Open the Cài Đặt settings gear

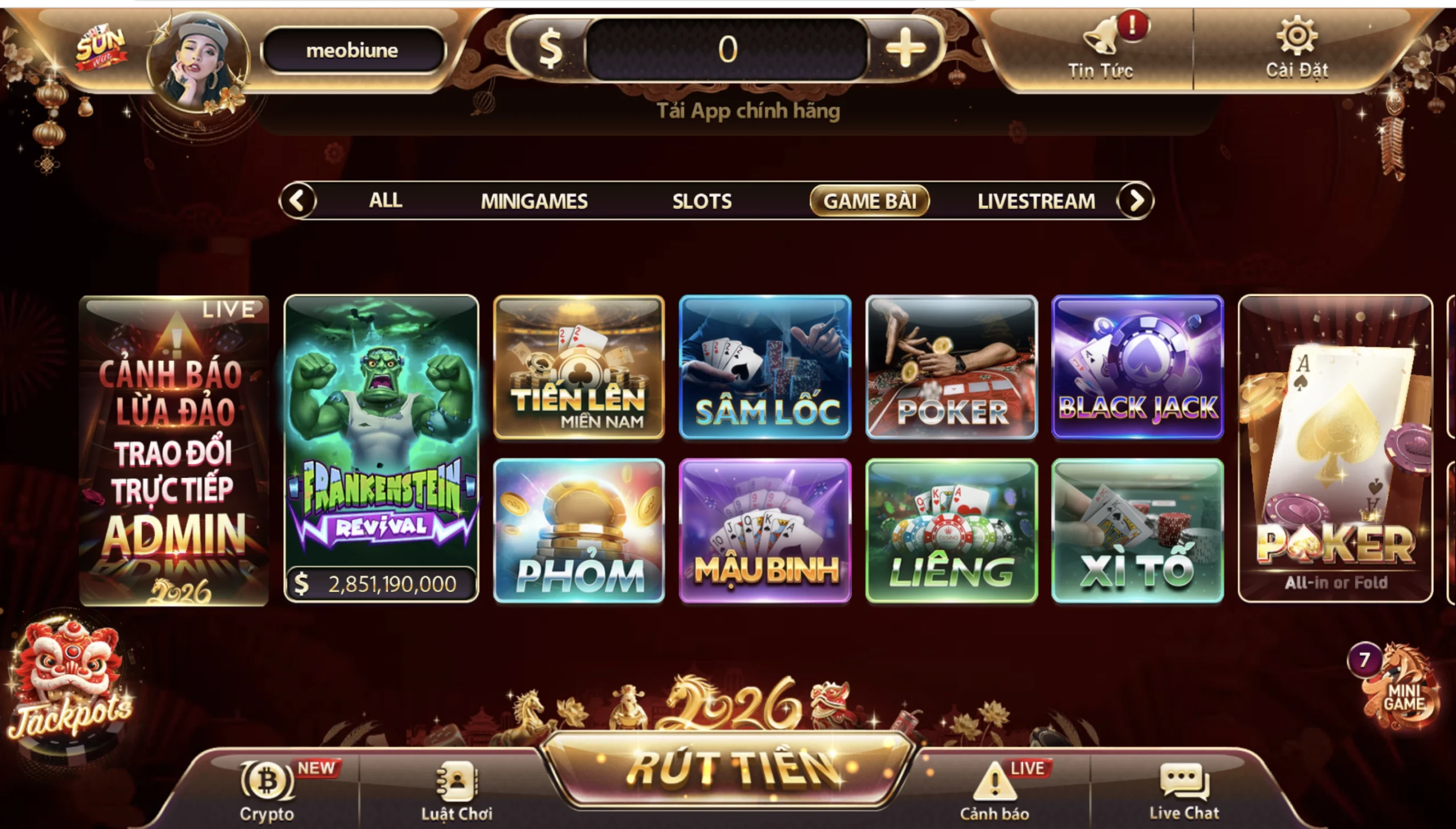(1298, 48)
